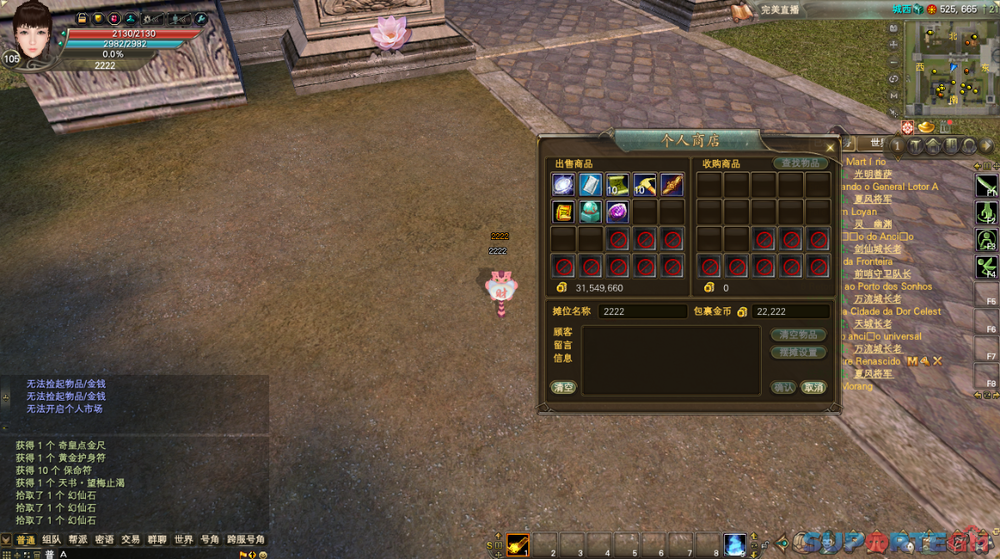Switch chat to the 组队 team channel
The image size is (1000, 559).
point(52,540)
